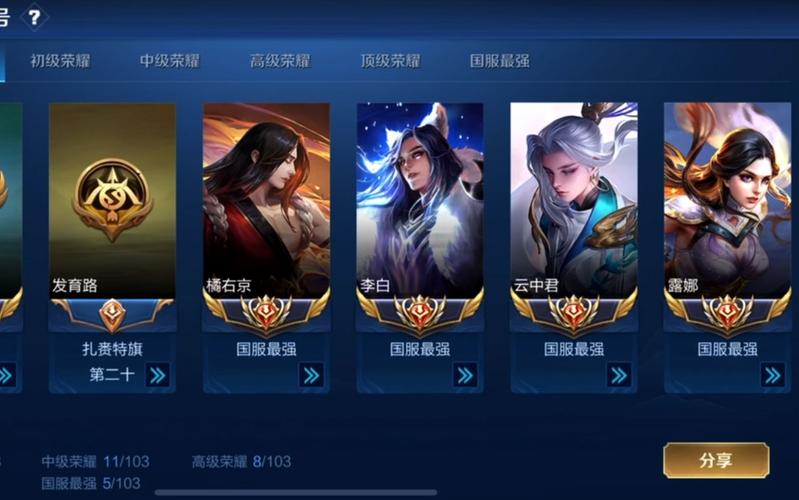Switch to the 初级荣耀 tab
The width and height of the screenshot is (799, 500).
[x=60, y=60]
